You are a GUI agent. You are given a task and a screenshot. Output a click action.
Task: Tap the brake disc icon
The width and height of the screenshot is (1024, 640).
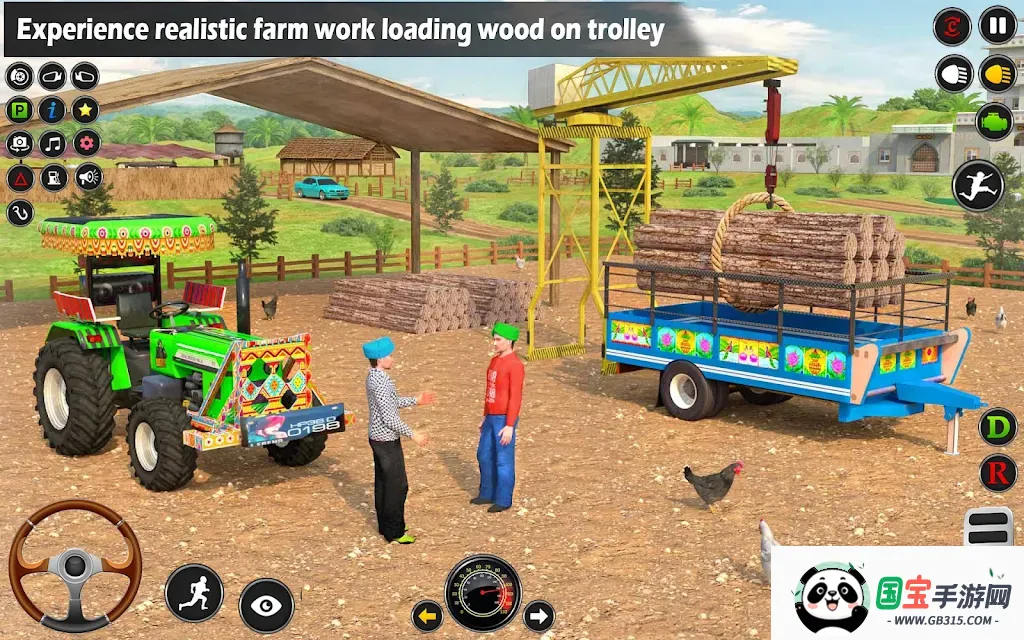[19, 76]
